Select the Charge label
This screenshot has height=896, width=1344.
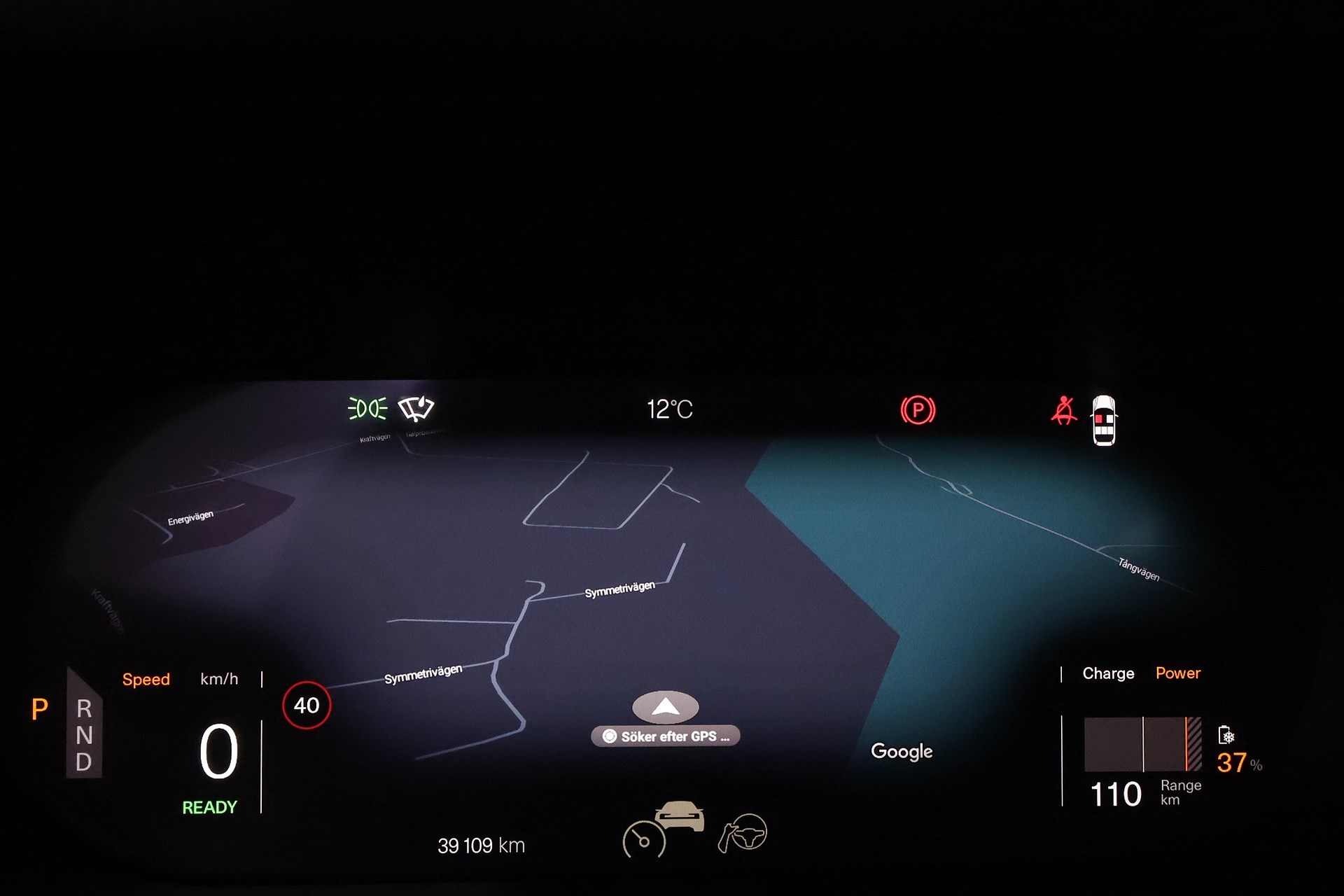coord(1108,673)
